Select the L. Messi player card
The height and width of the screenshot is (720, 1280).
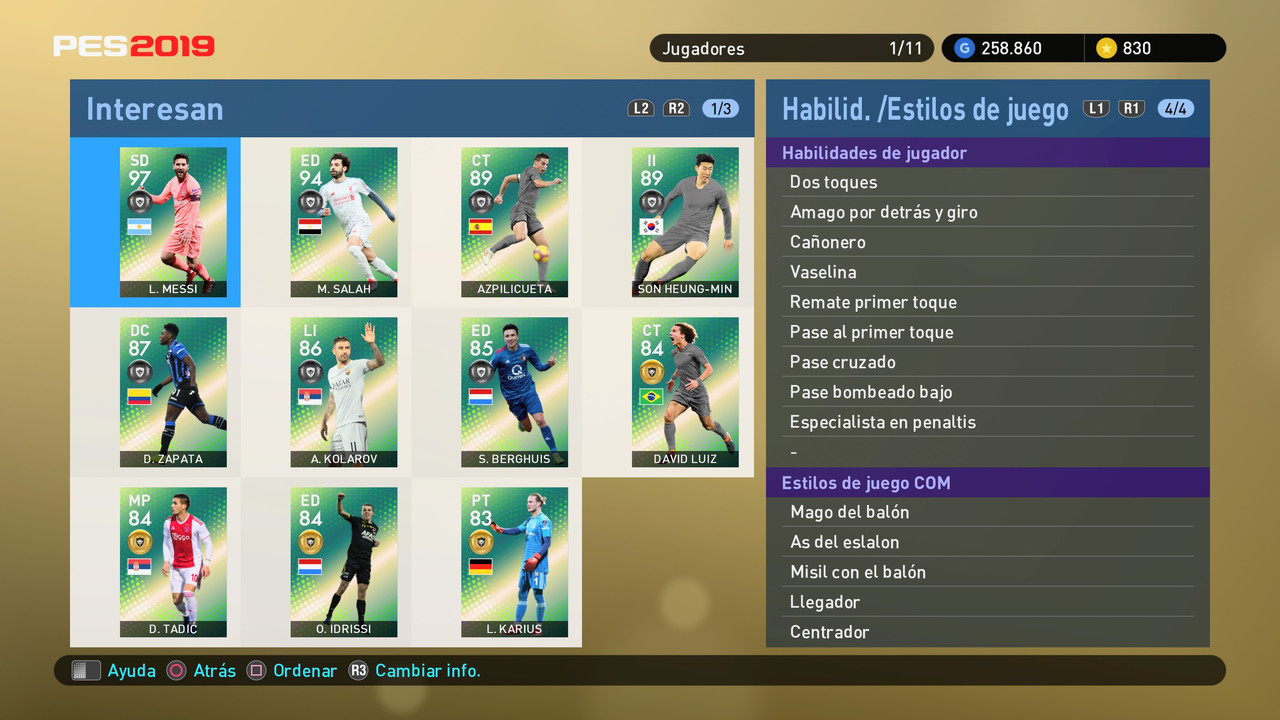(172, 222)
